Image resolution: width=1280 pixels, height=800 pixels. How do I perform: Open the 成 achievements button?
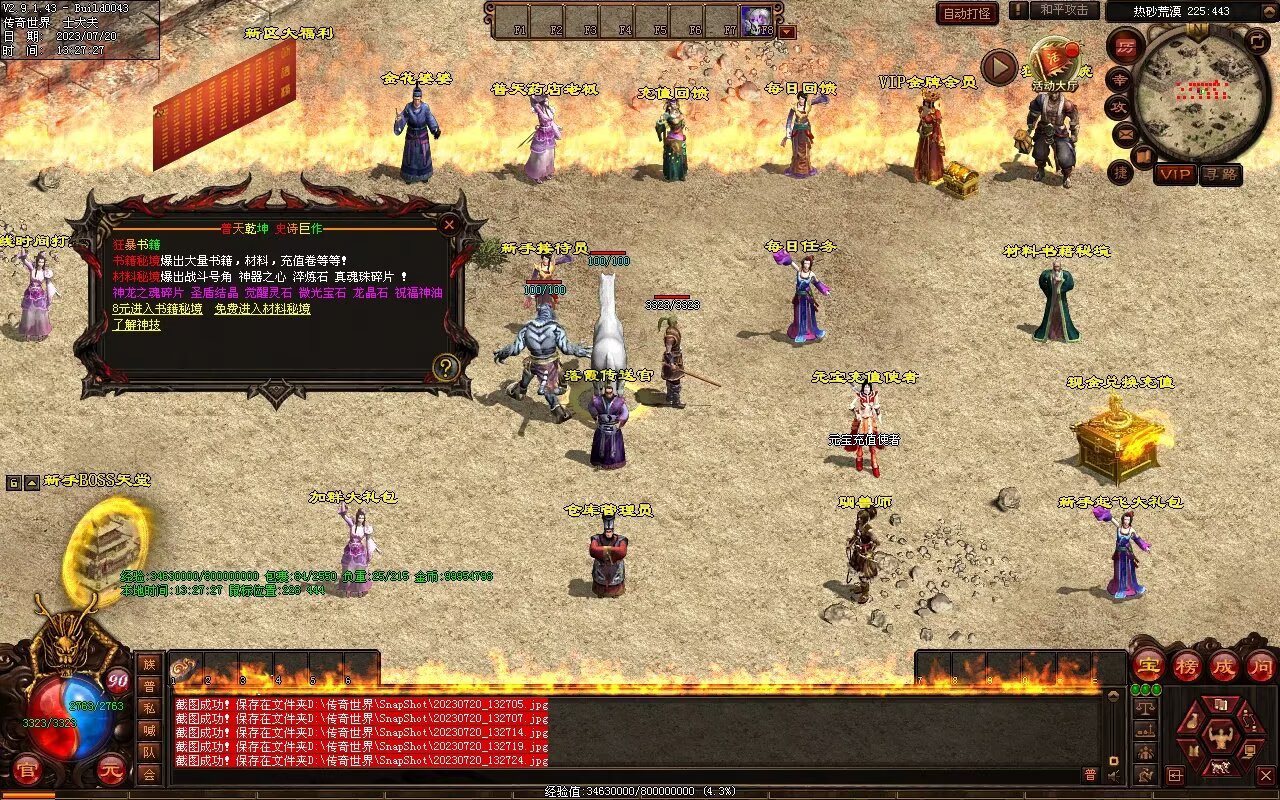(x=1224, y=665)
